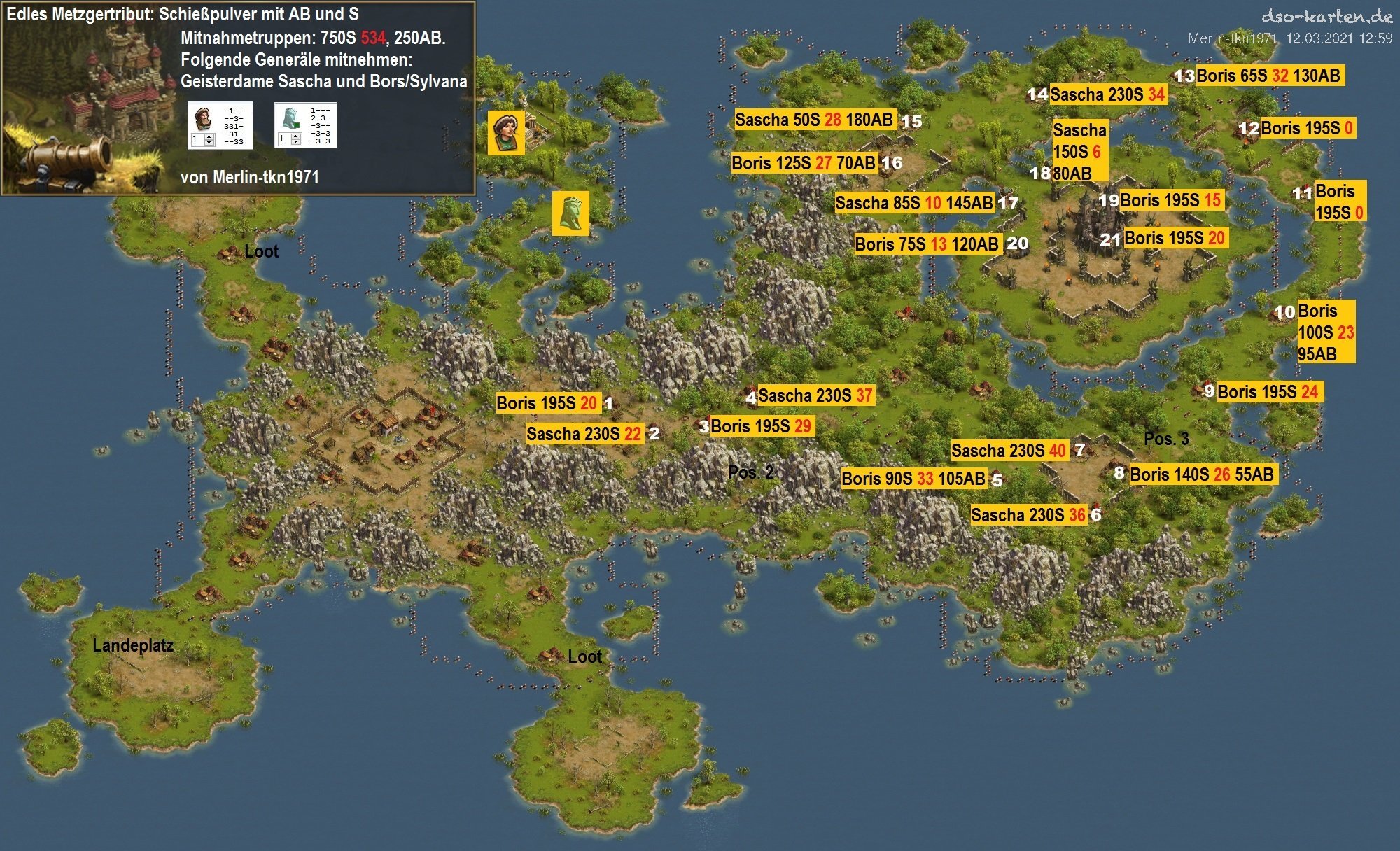This screenshot has height=851, width=1400.
Task: Select camp 1 marker 'Boris 195S 20'
Action: 547,403
